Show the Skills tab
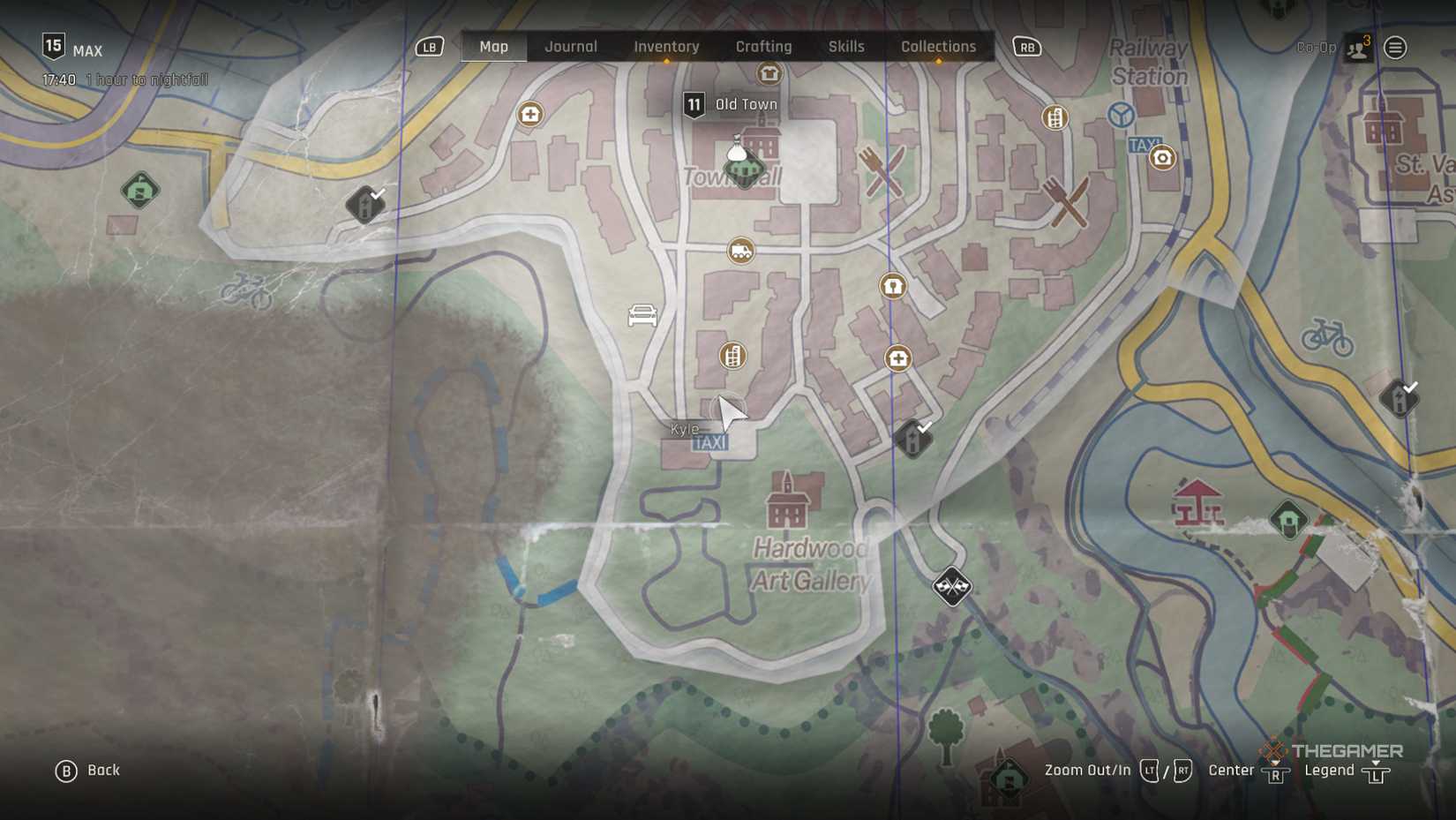Screen dimensions: 1456x820 coord(845,47)
